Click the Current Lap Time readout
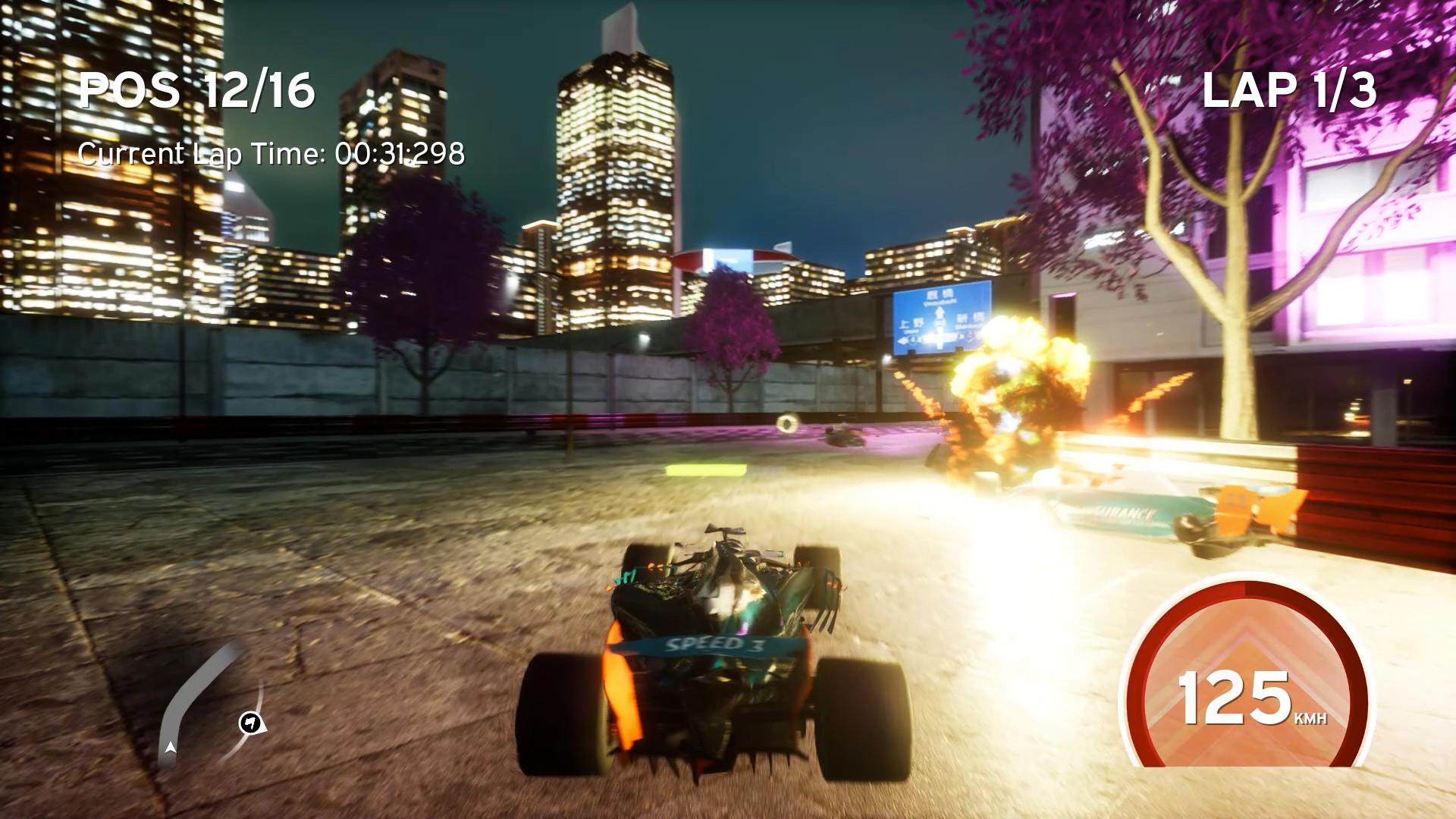The width and height of the screenshot is (1456, 819). pyautogui.click(x=273, y=154)
